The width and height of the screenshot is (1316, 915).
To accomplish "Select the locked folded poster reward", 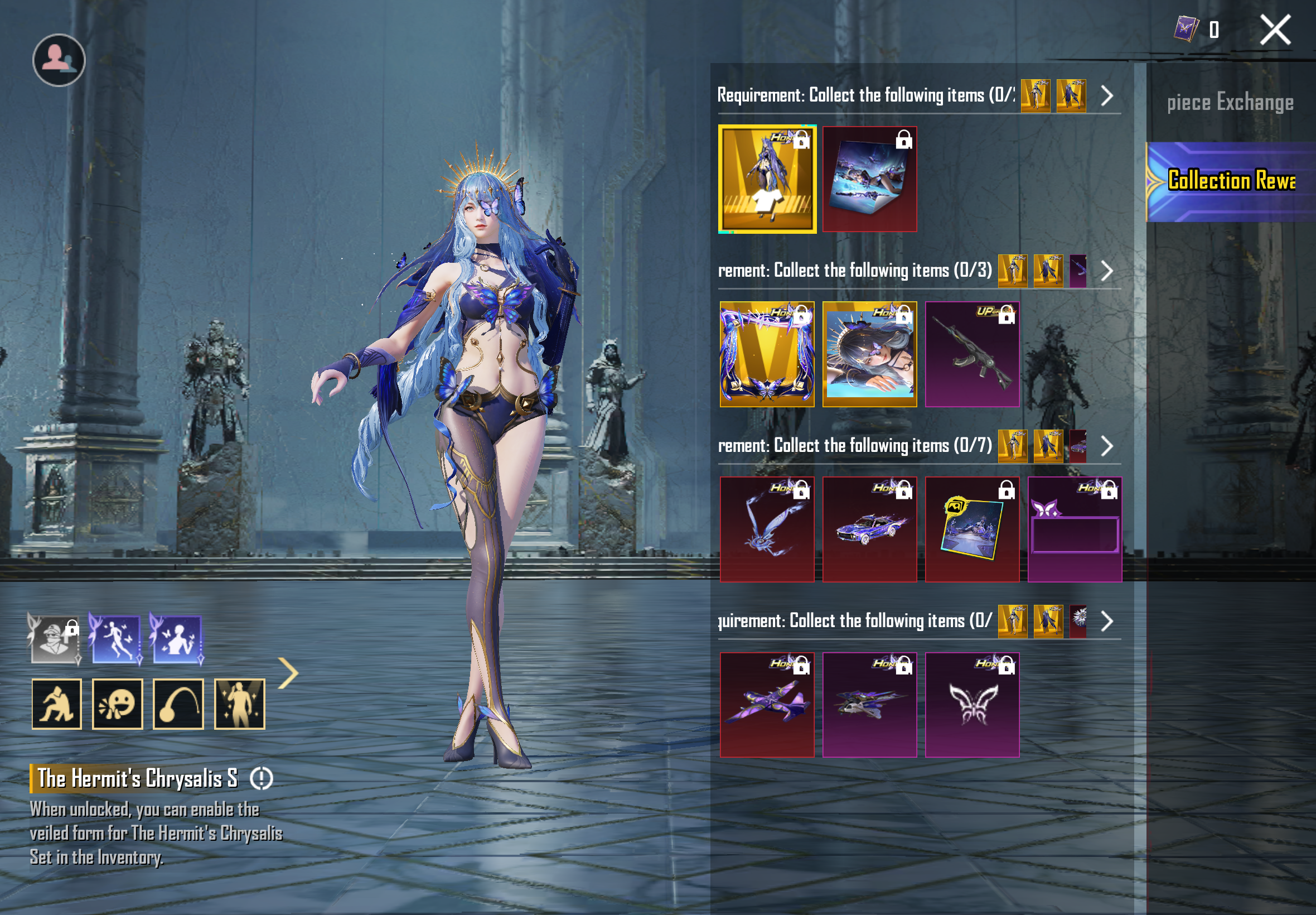I will click(869, 180).
